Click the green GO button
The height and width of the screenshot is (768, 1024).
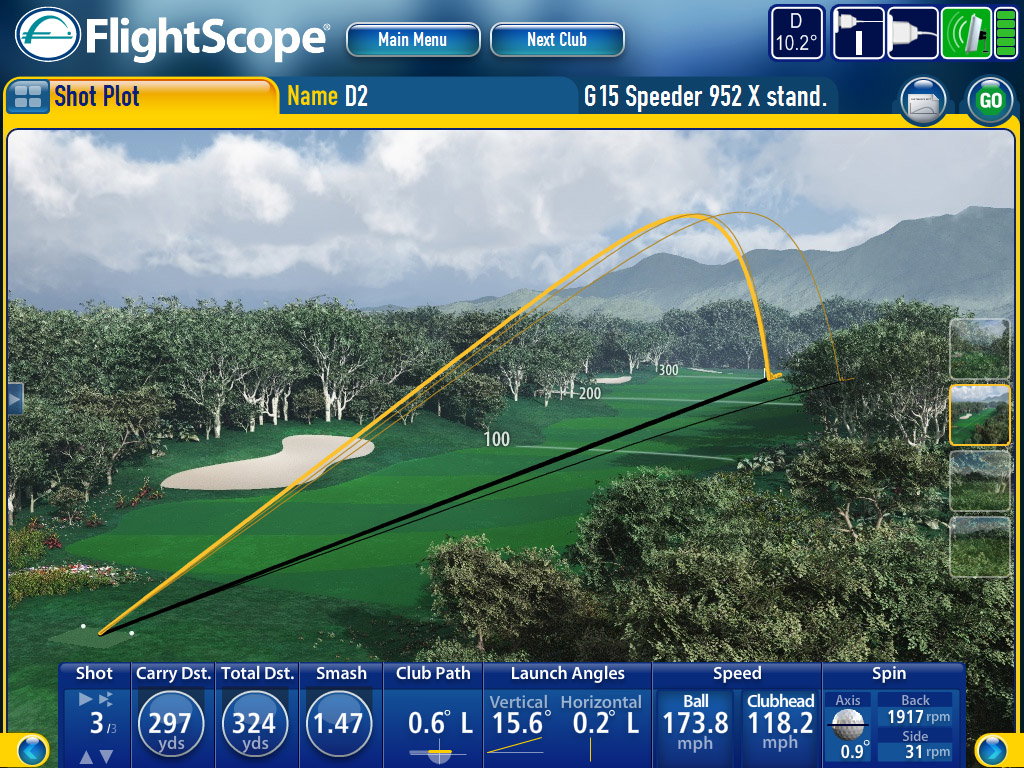click(x=990, y=101)
